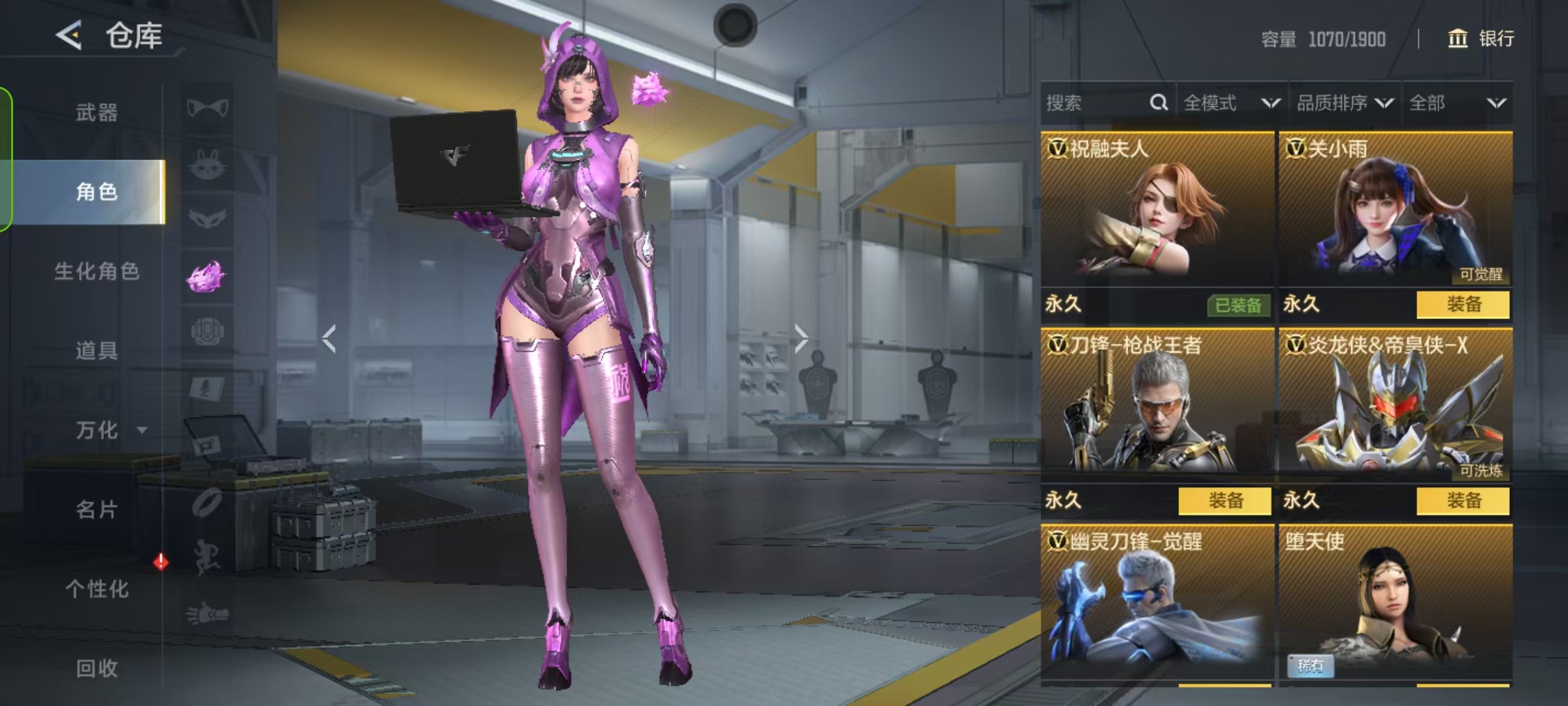Open the 回收 section
The image size is (1568, 706).
click(x=97, y=667)
